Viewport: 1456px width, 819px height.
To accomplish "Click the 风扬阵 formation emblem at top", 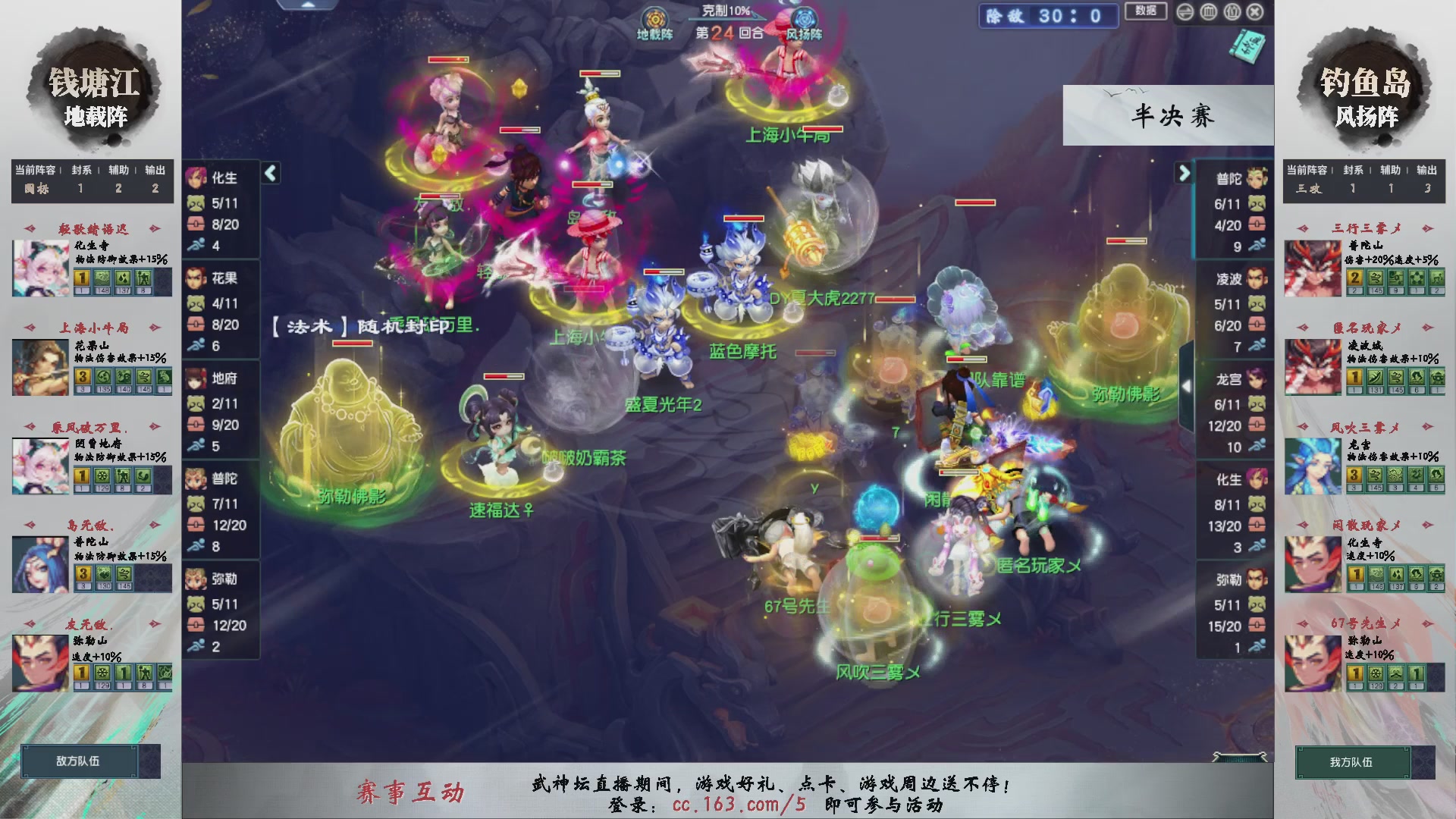I will [x=804, y=17].
